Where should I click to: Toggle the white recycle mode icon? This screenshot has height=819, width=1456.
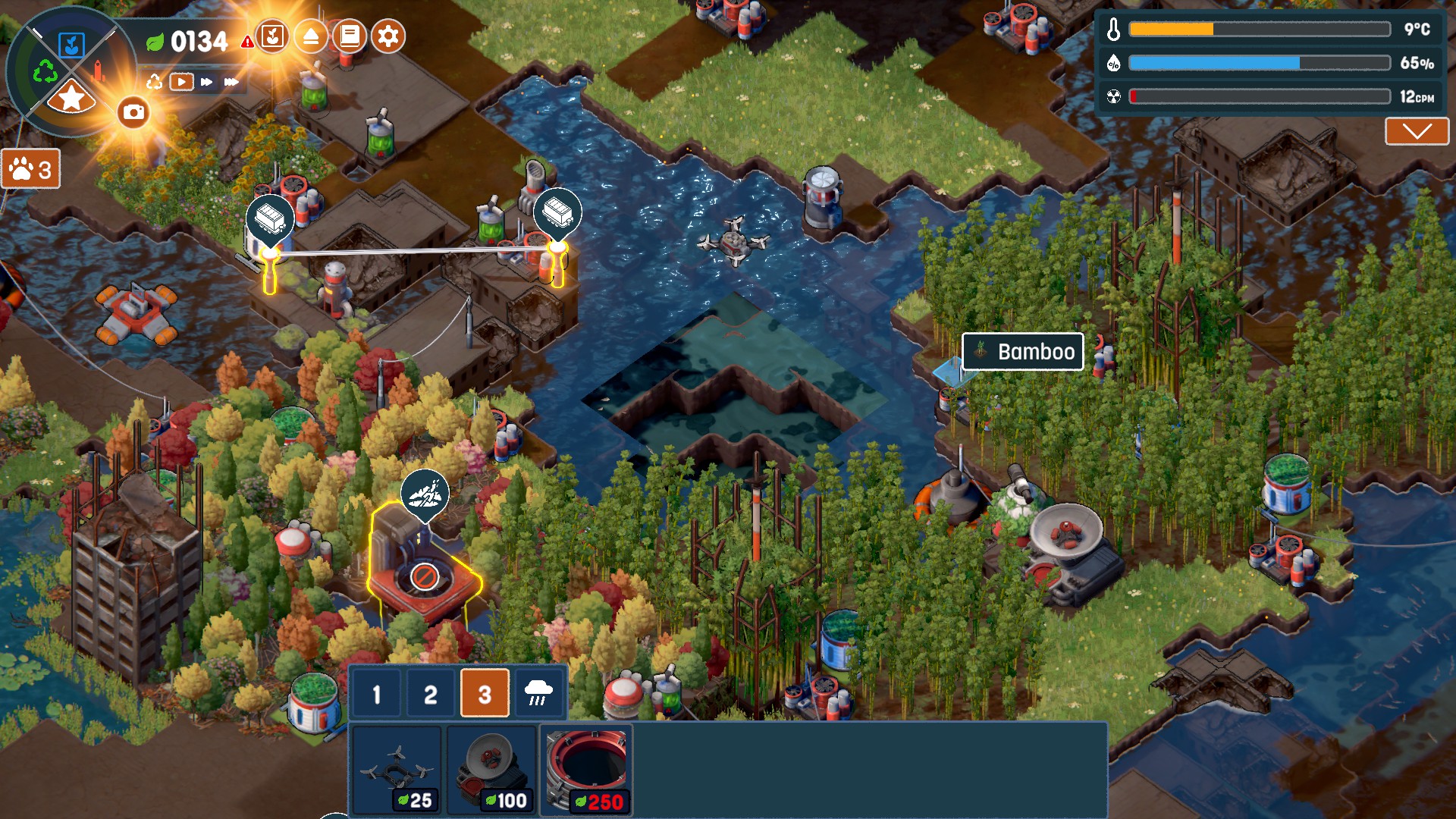click(155, 81)
